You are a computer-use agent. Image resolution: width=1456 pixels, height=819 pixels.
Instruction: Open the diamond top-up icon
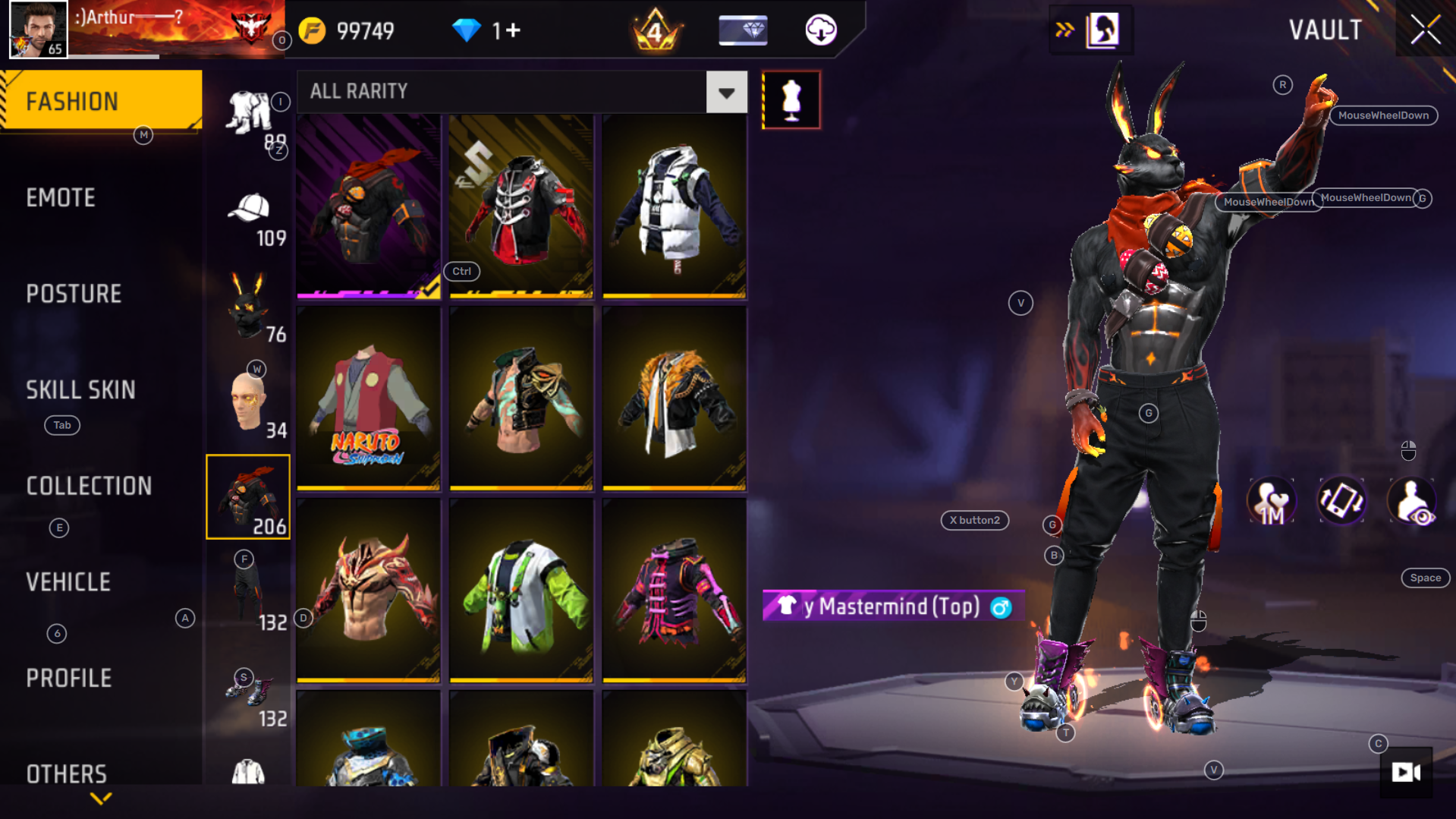coord(742,30)
